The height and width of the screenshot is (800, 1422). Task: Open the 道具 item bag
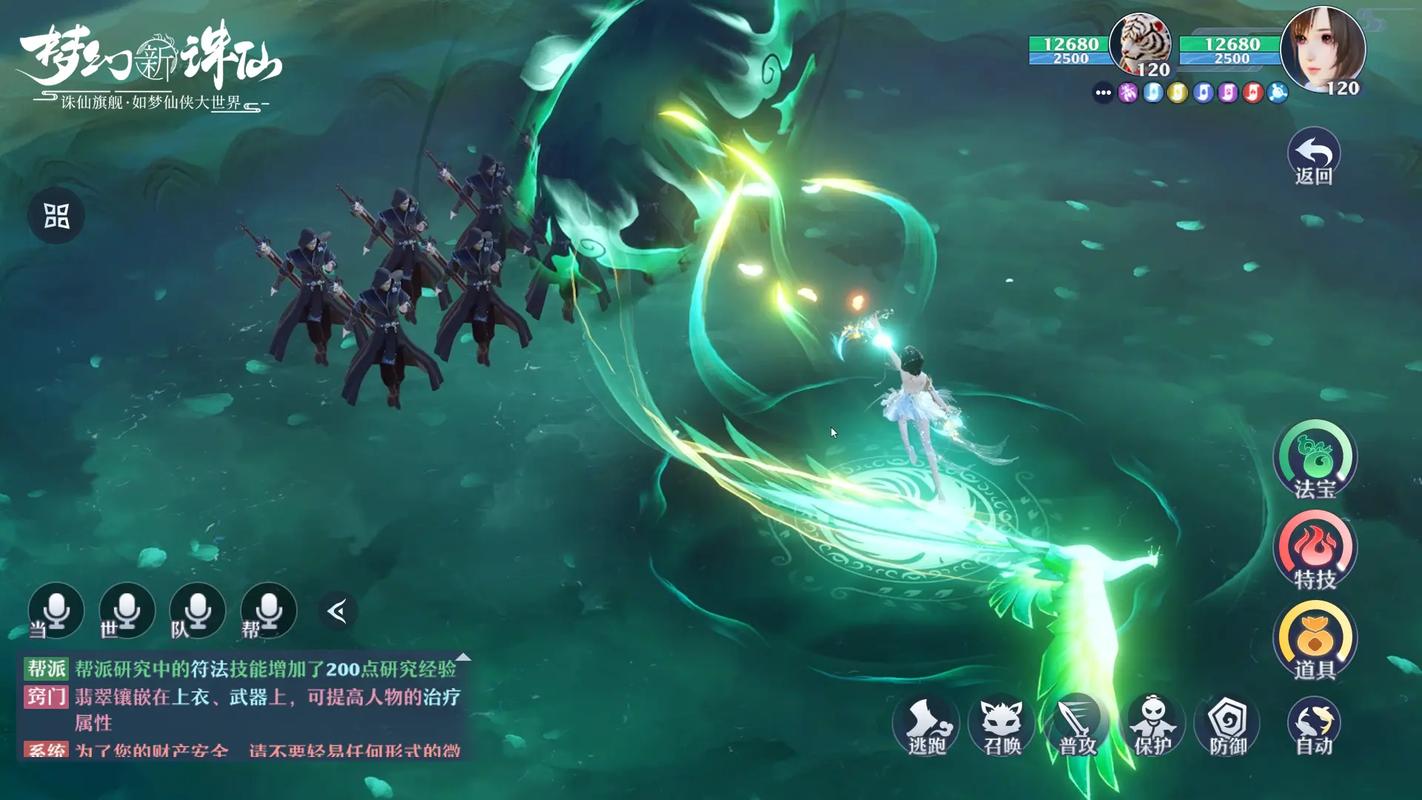click(x=1314, y=640)
